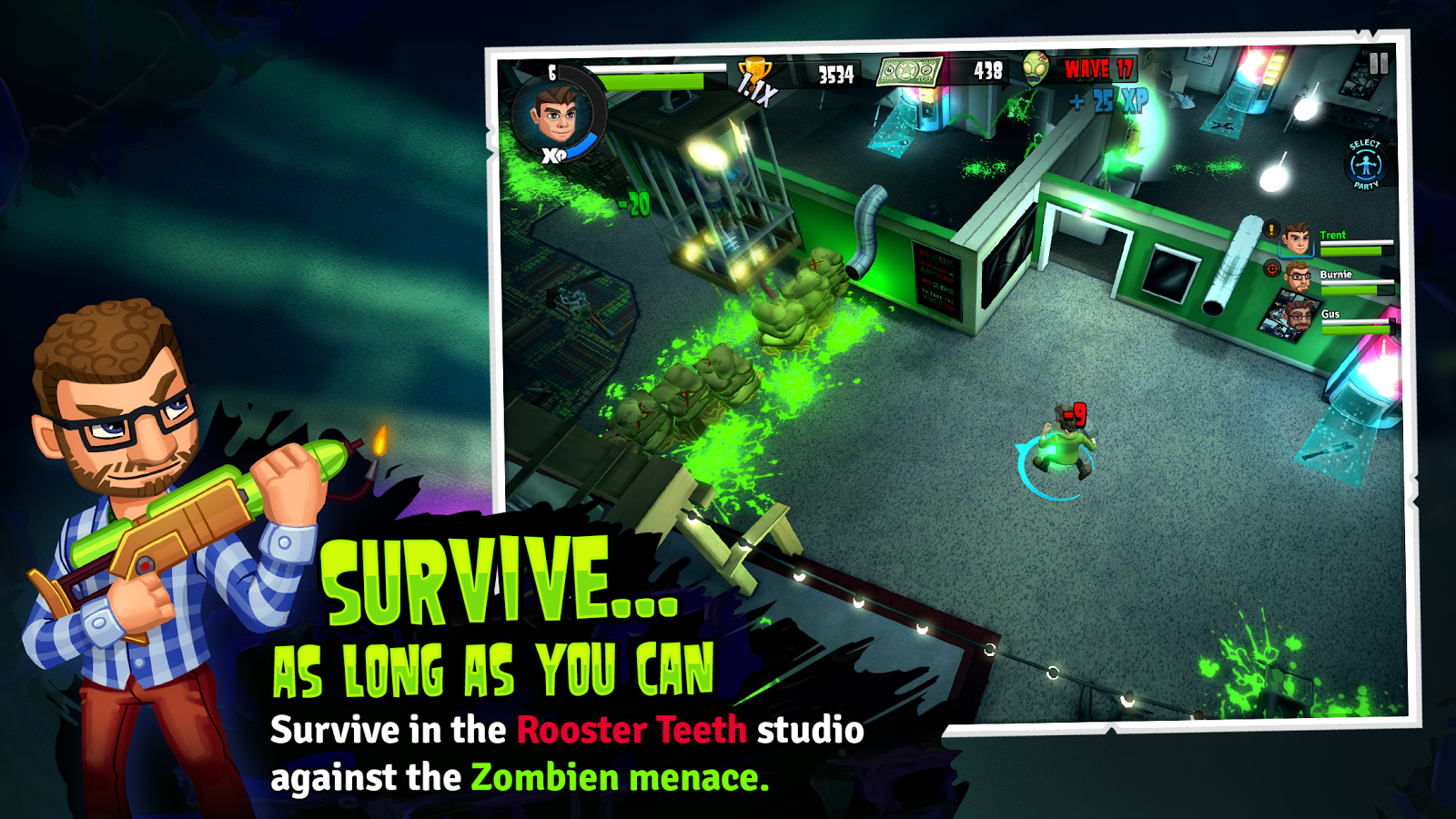Tap the exclamation alert icon beside Trent

pyautogui.click(x=1269, y=227)
